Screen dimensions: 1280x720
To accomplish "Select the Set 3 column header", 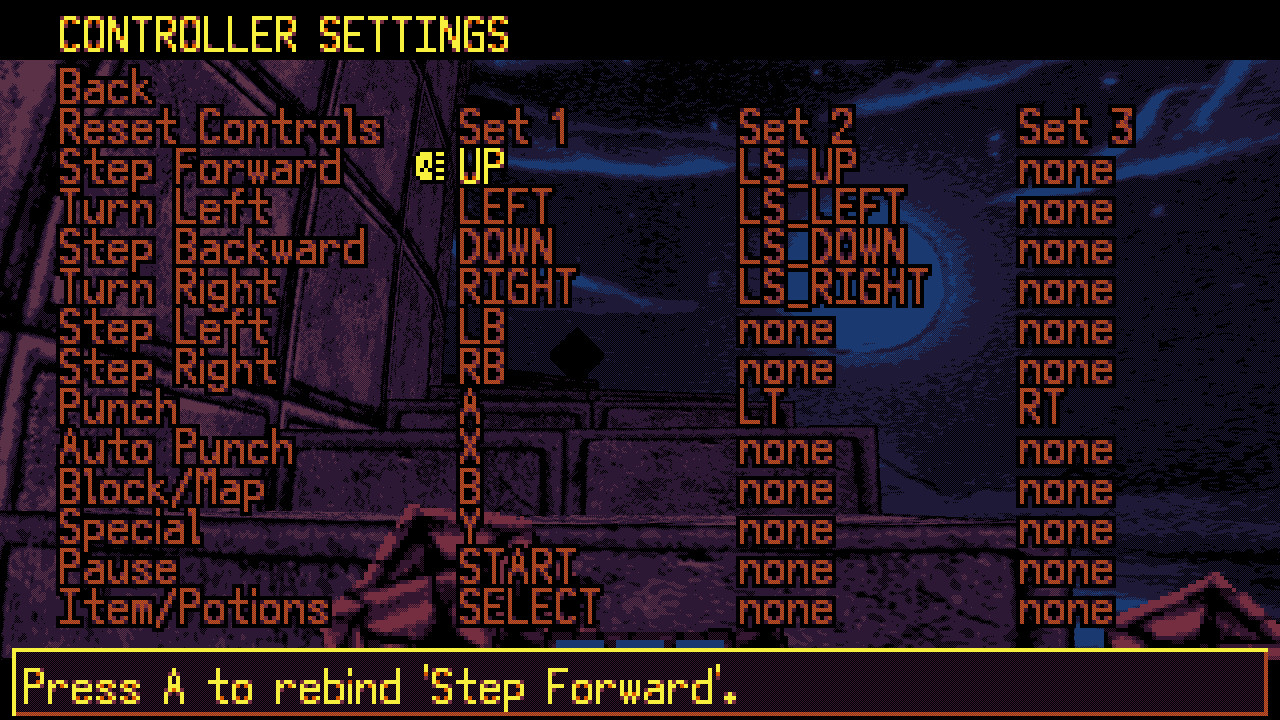I will click(1075, 129).
